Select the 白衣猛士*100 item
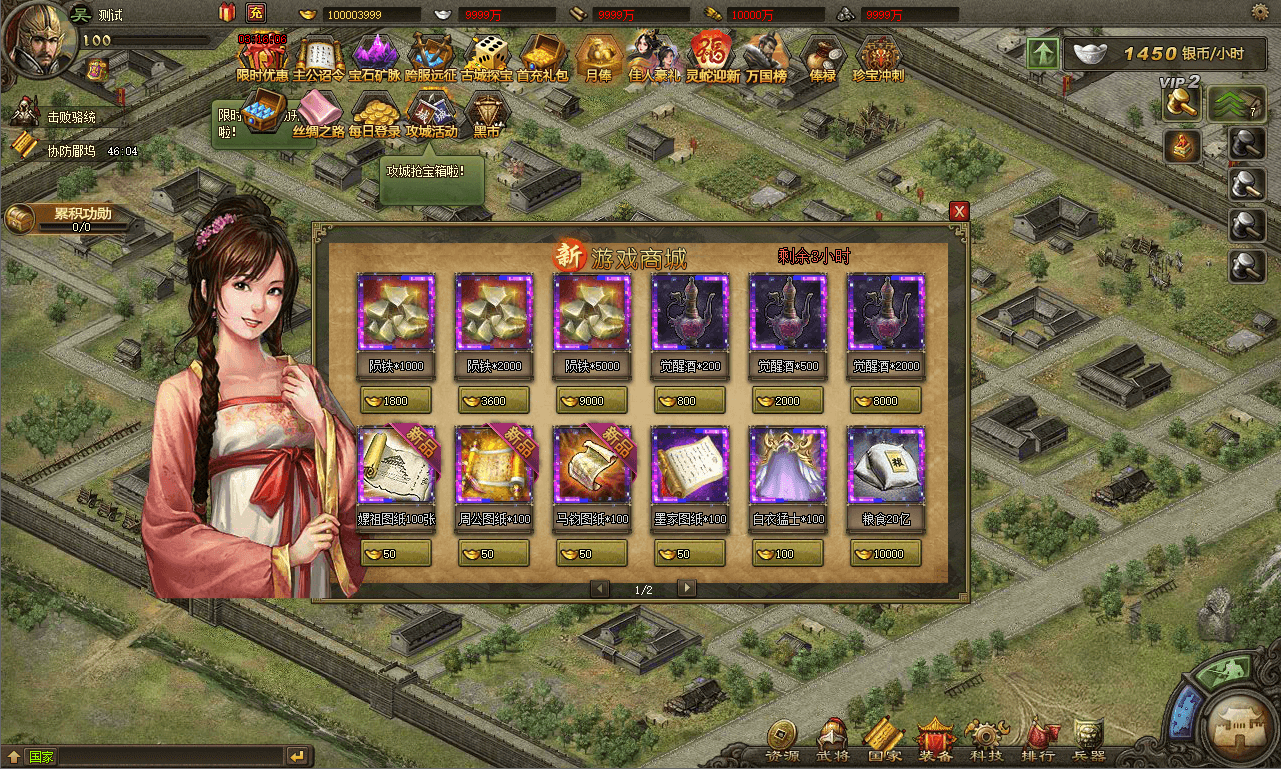Viewport: 1281px width, 769px height. [788, 465]
